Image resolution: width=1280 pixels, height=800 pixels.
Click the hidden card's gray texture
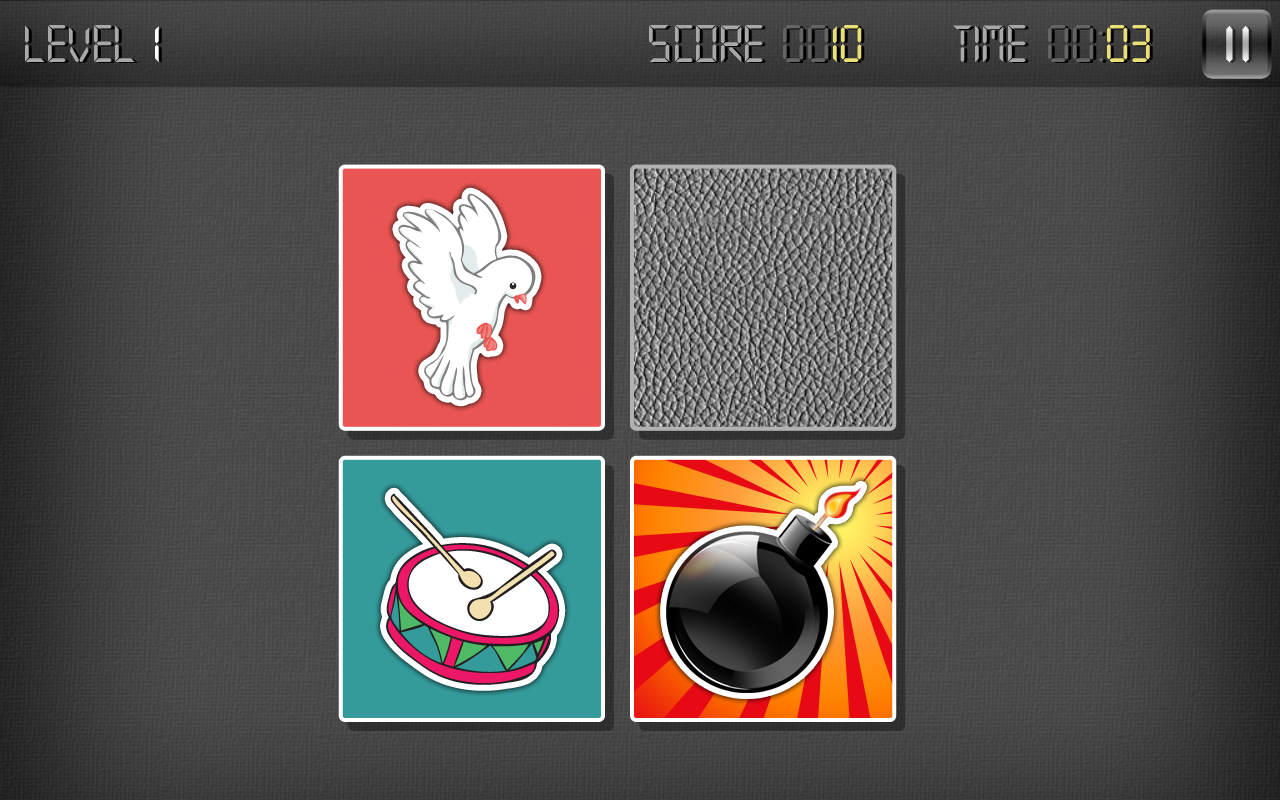(763, 297)
